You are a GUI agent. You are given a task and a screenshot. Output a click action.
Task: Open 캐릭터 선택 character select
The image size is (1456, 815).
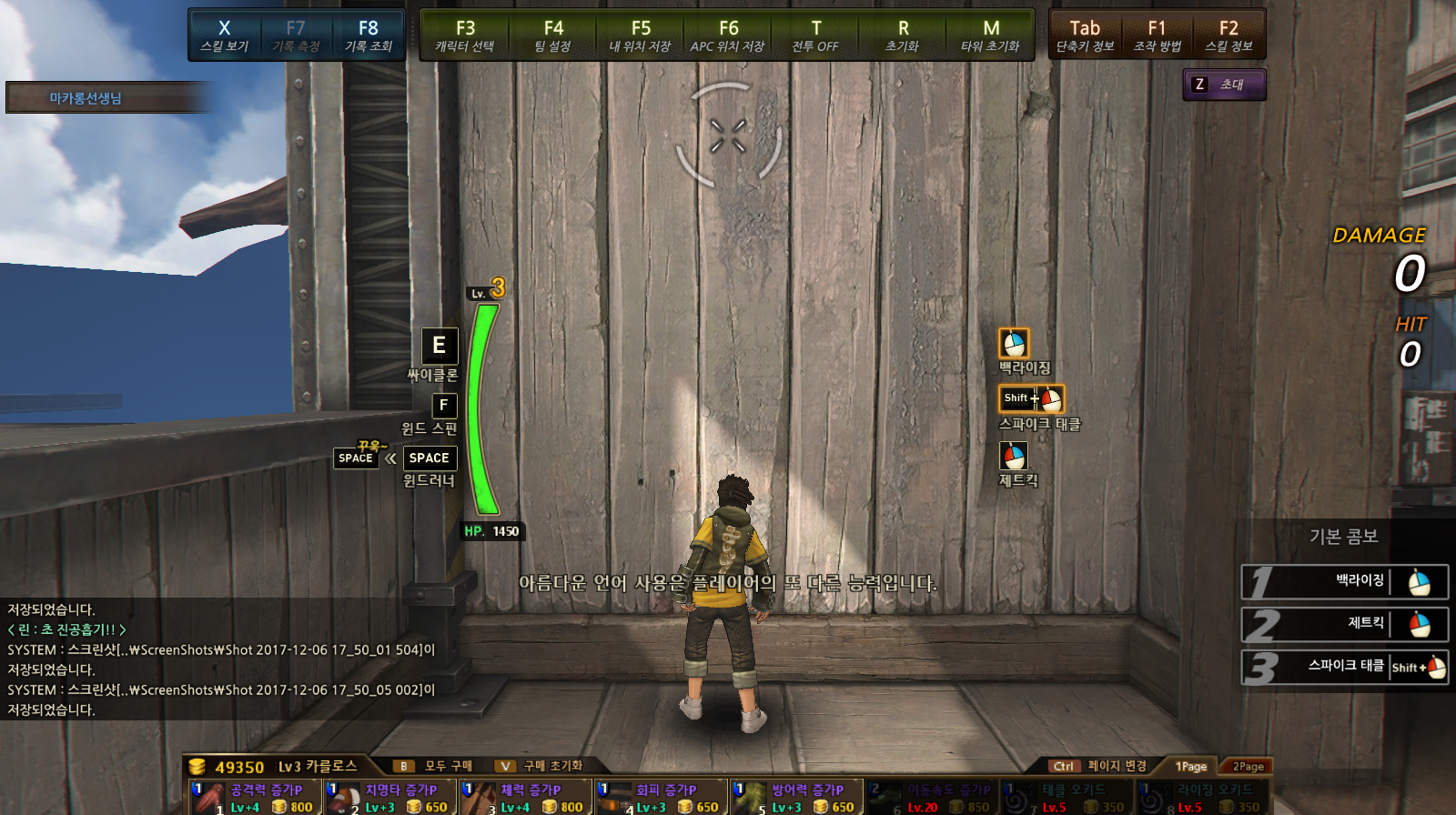(x=465, y=35)
